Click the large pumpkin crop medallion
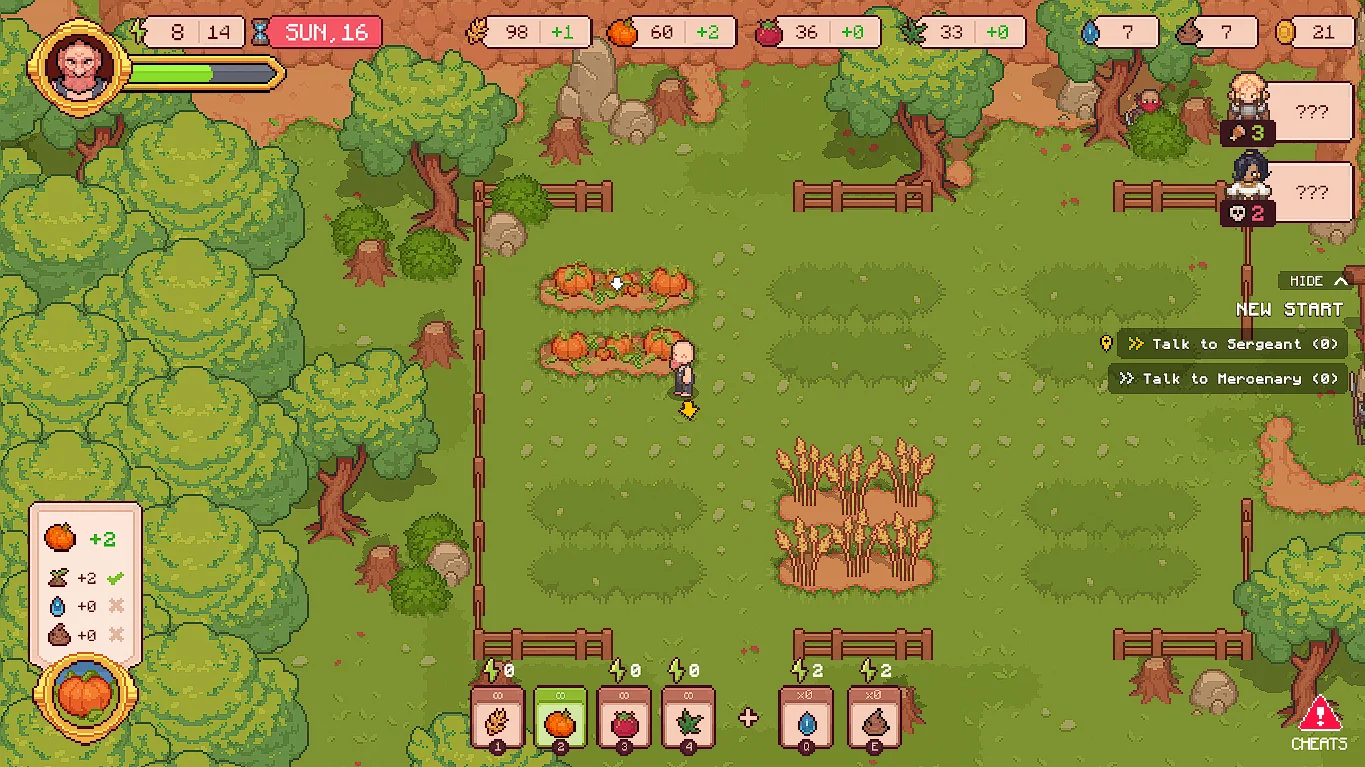This screenshot has height=767, width=1365. click(85, 694)
